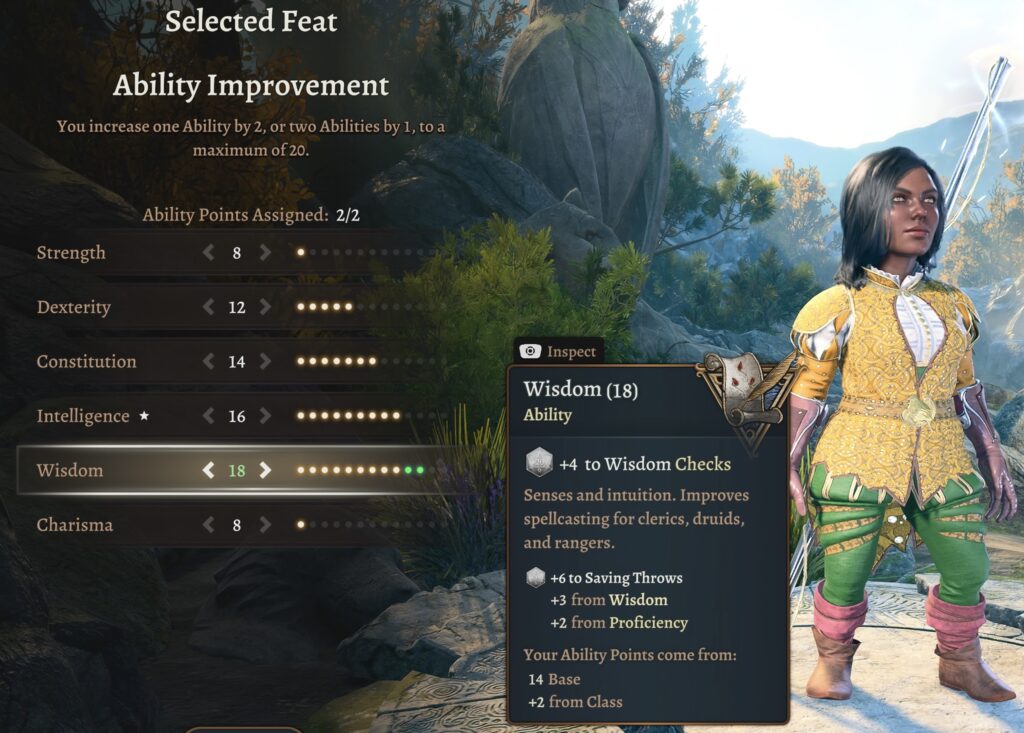
Task: Lower Dexterity using its left arrow
Action: 208,307
